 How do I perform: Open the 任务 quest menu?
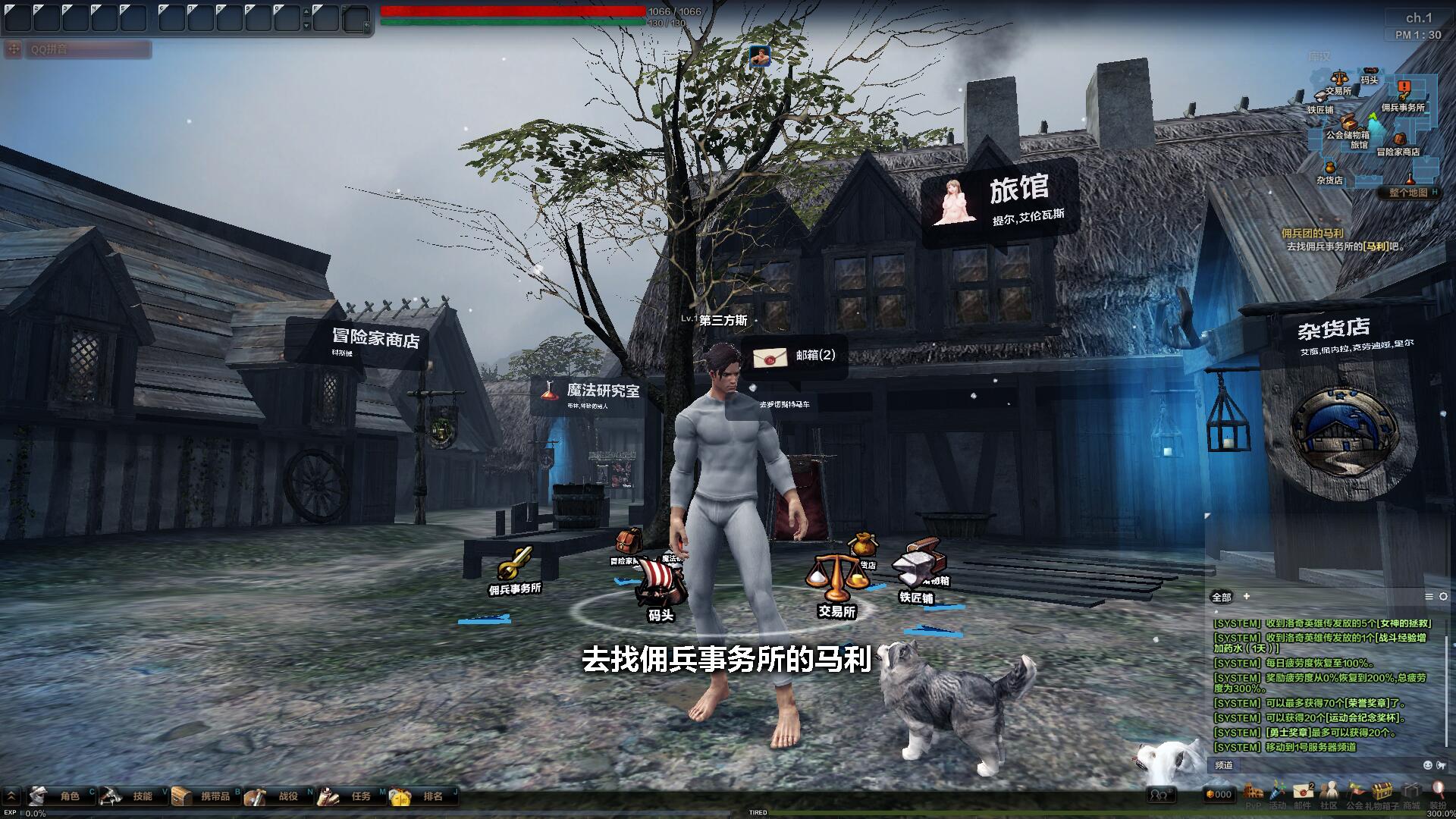click(x=350, y=795)
